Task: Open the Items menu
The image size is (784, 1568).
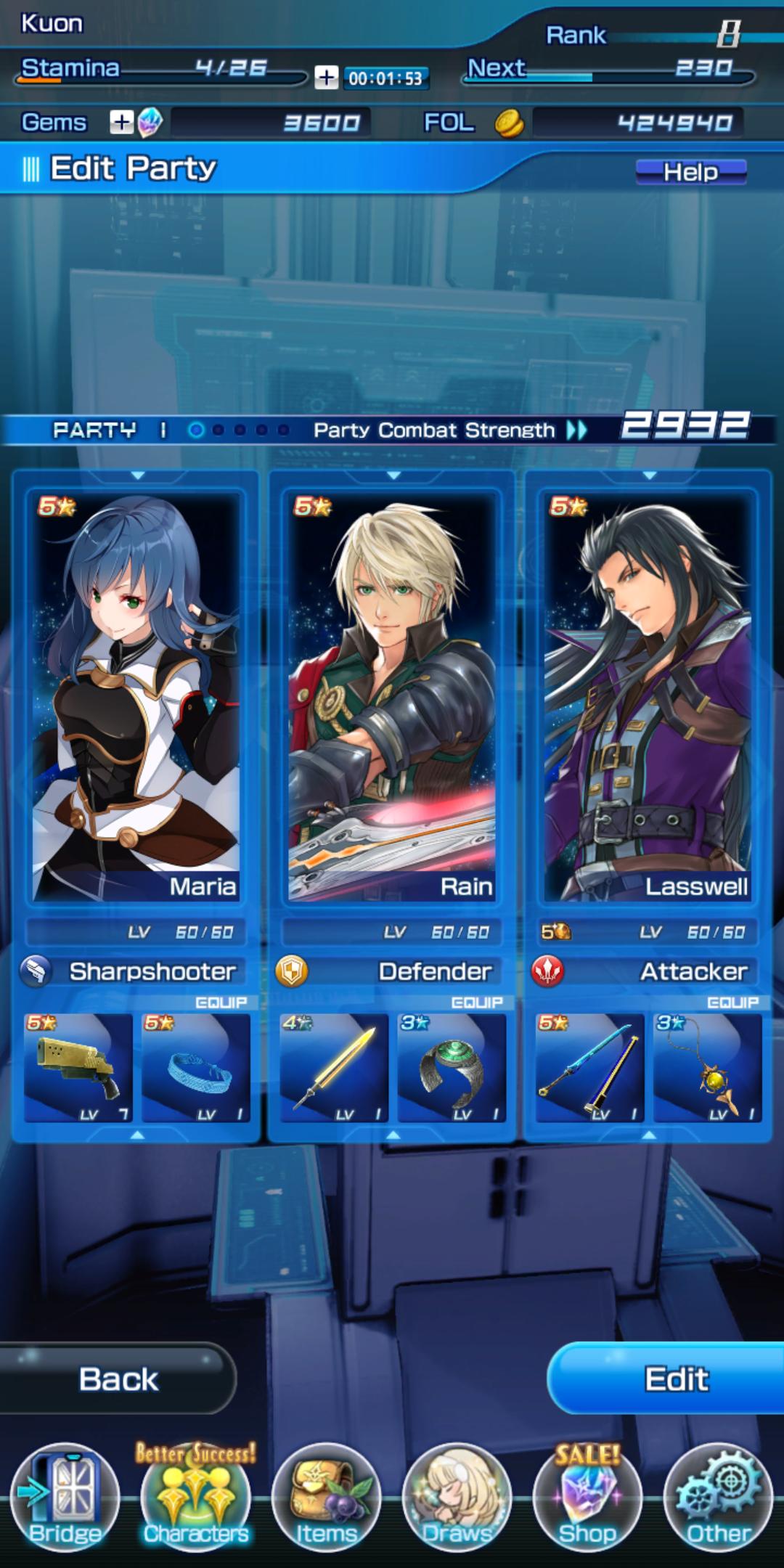Action: pos(326,1497)
